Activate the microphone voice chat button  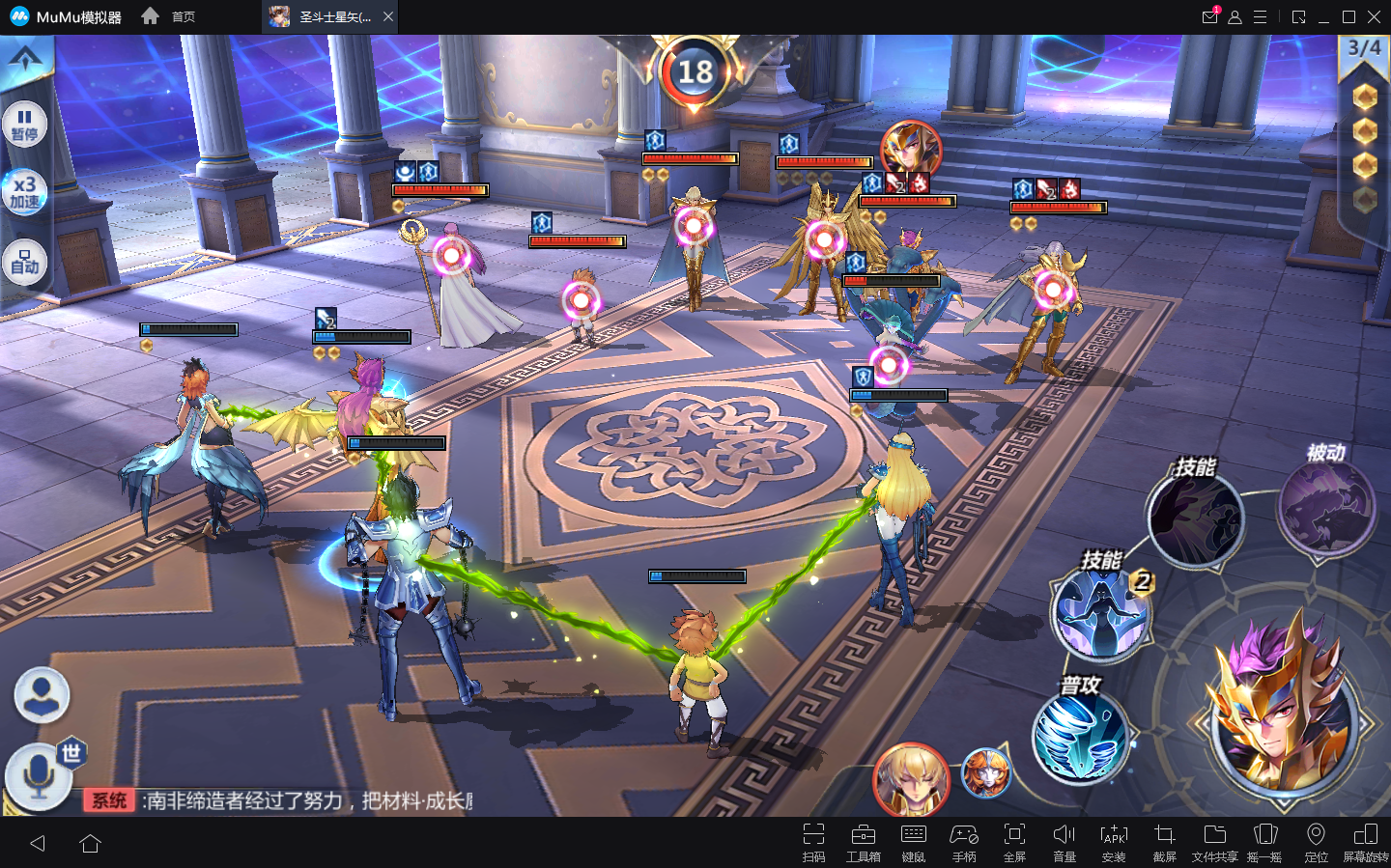(38, 775)
